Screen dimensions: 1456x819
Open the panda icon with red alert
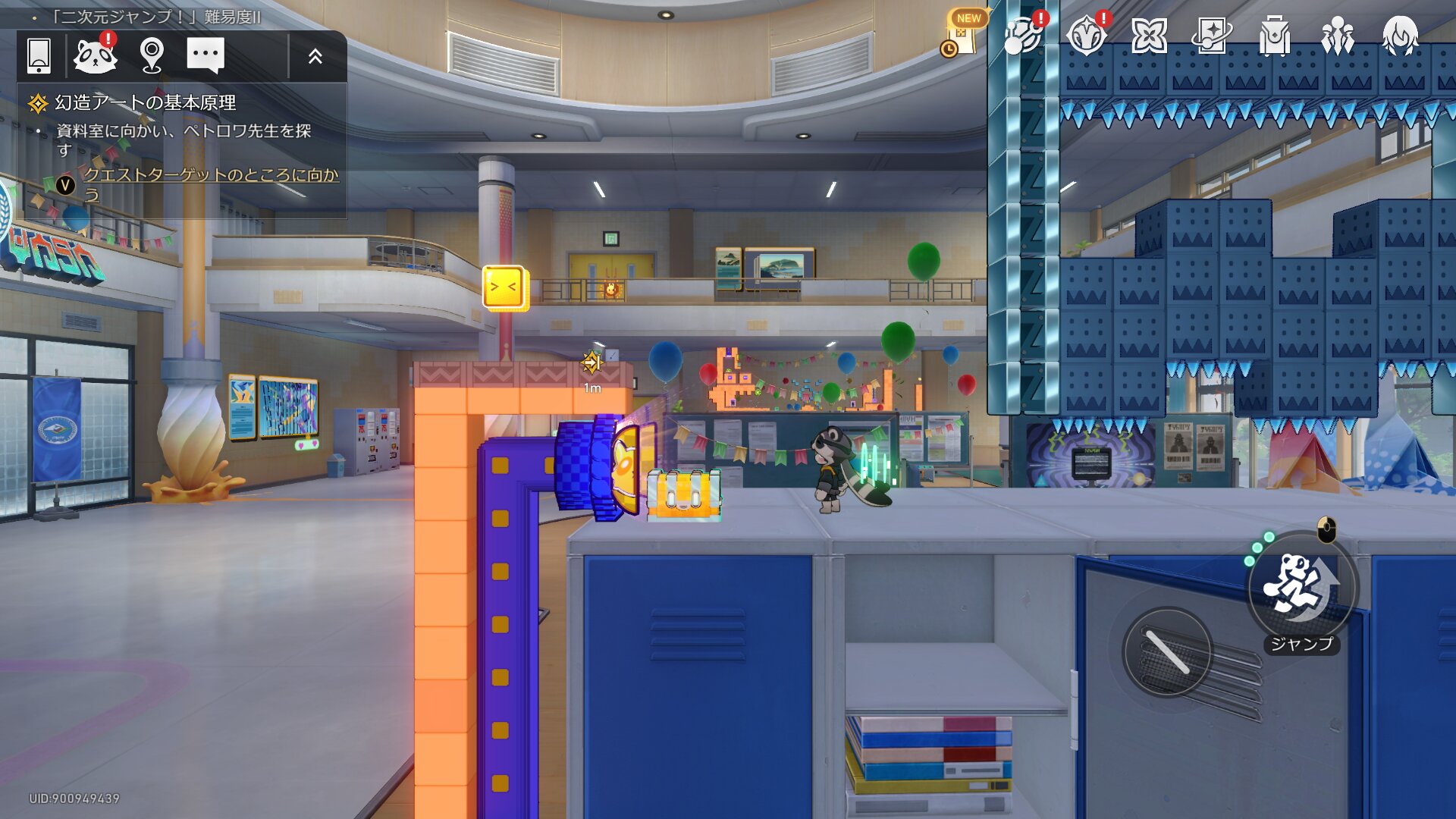pos(95,55)
